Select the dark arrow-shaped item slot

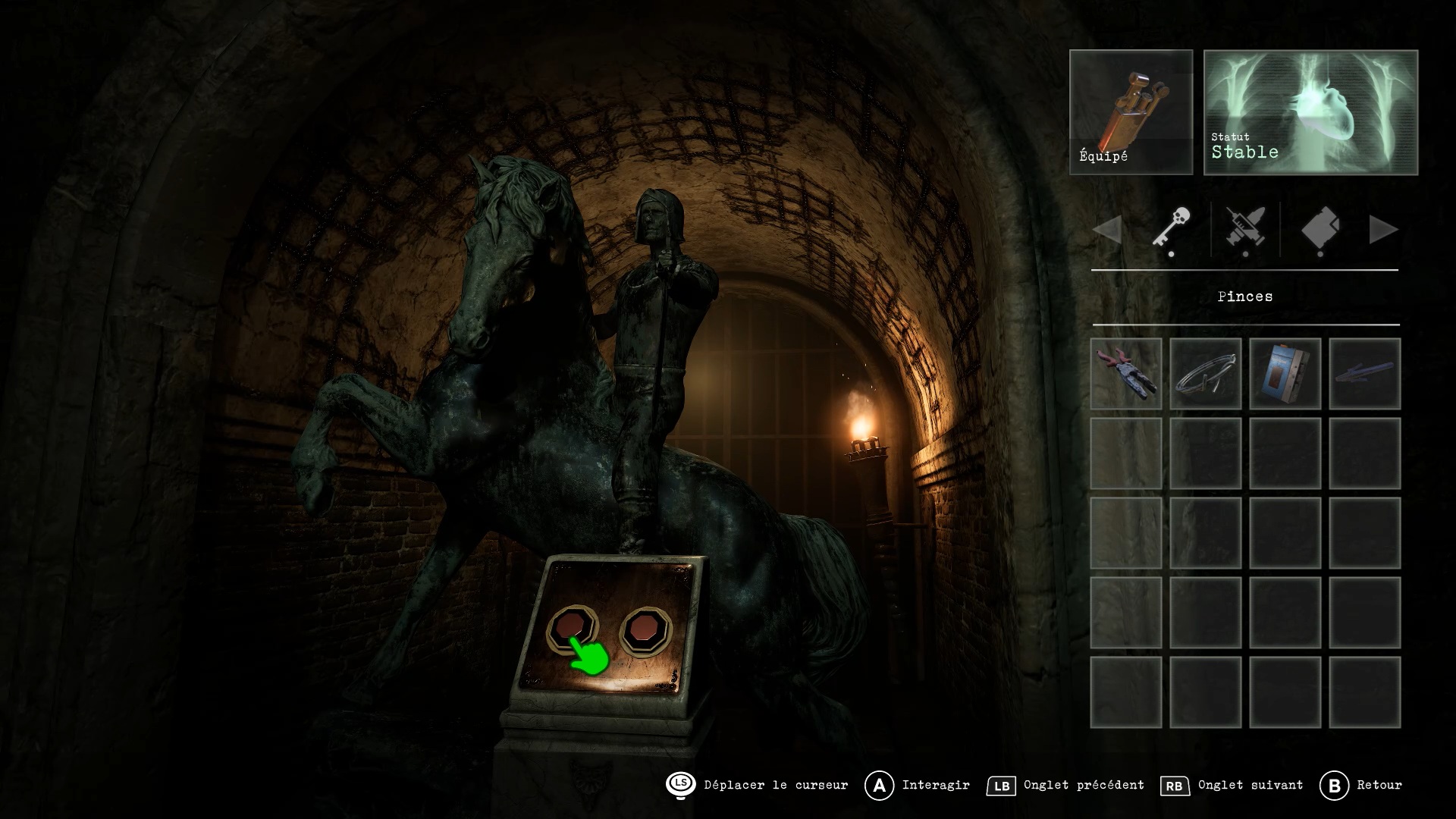click(1365, 374)
